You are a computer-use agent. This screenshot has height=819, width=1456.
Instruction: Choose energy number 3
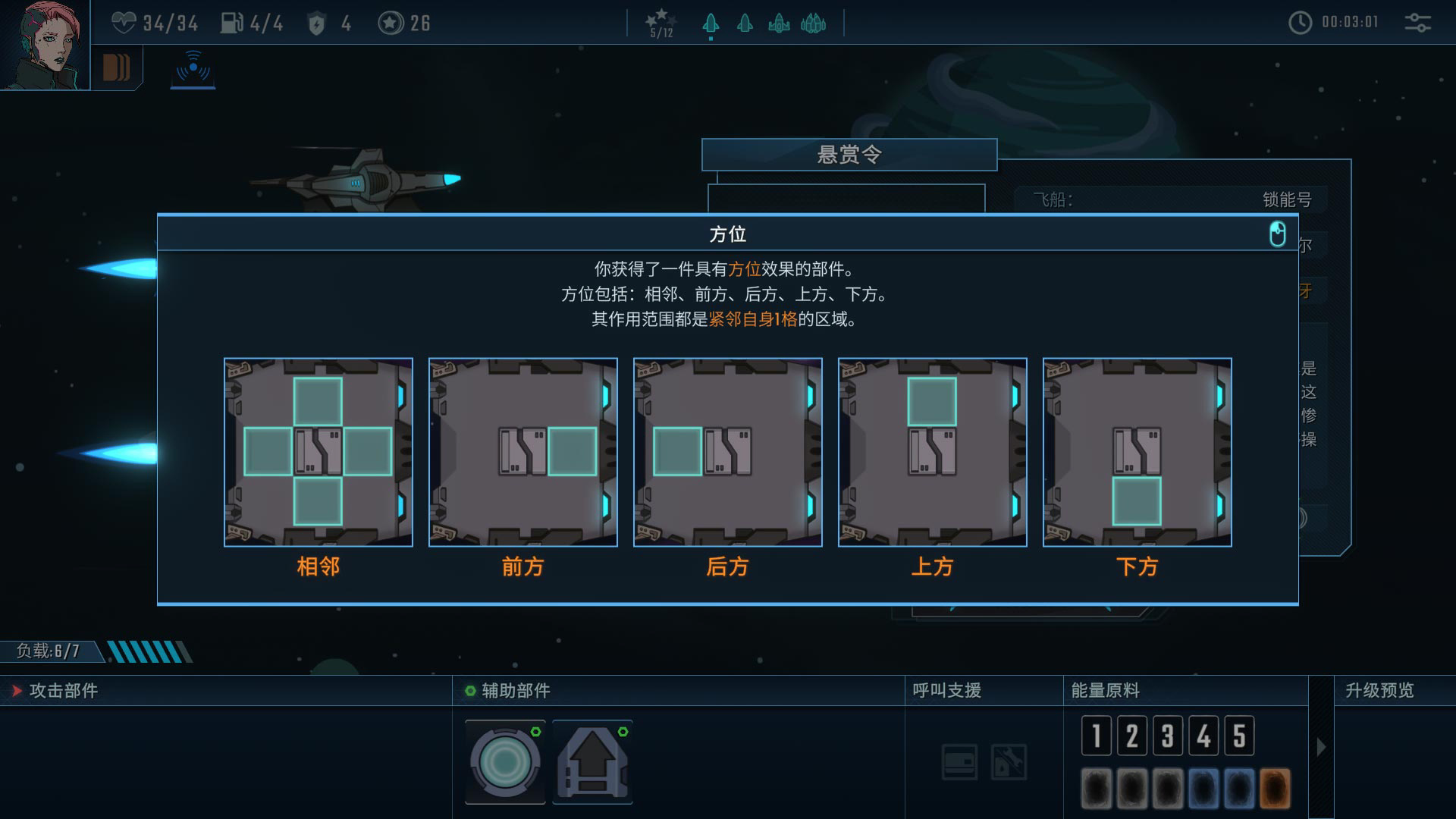(1168, 736)
